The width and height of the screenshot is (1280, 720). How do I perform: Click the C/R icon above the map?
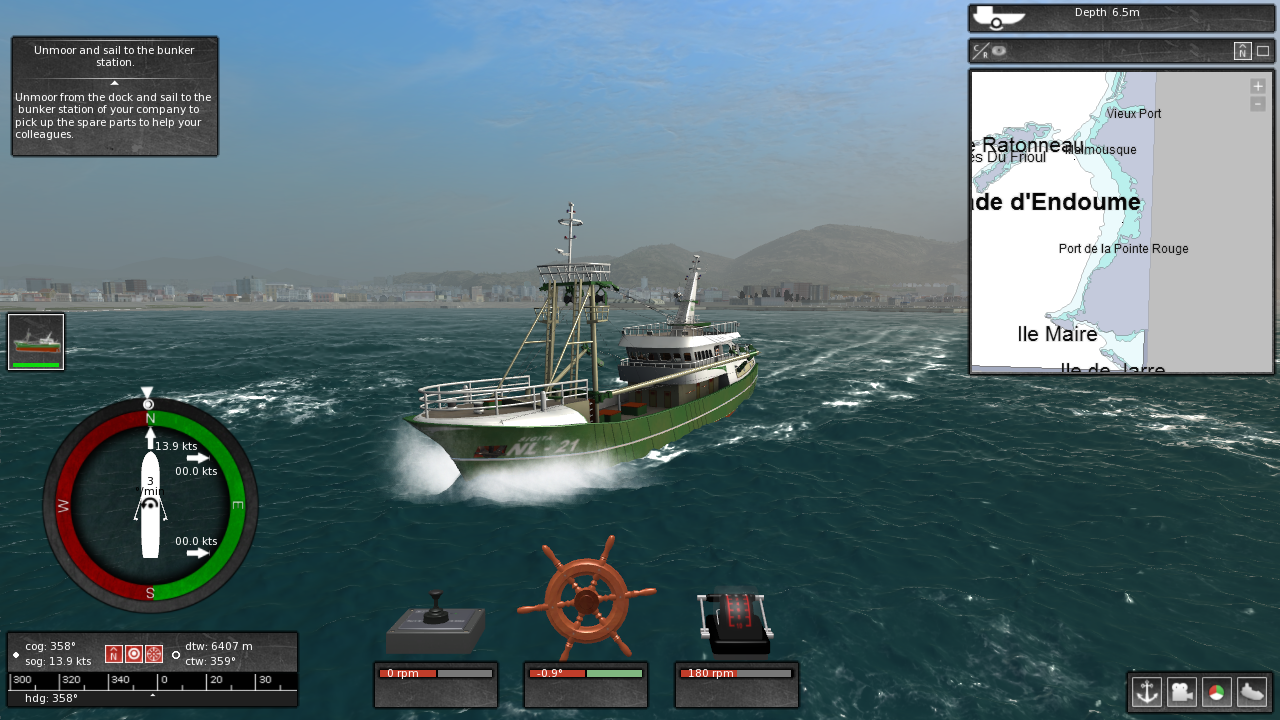tap(979, 50)
